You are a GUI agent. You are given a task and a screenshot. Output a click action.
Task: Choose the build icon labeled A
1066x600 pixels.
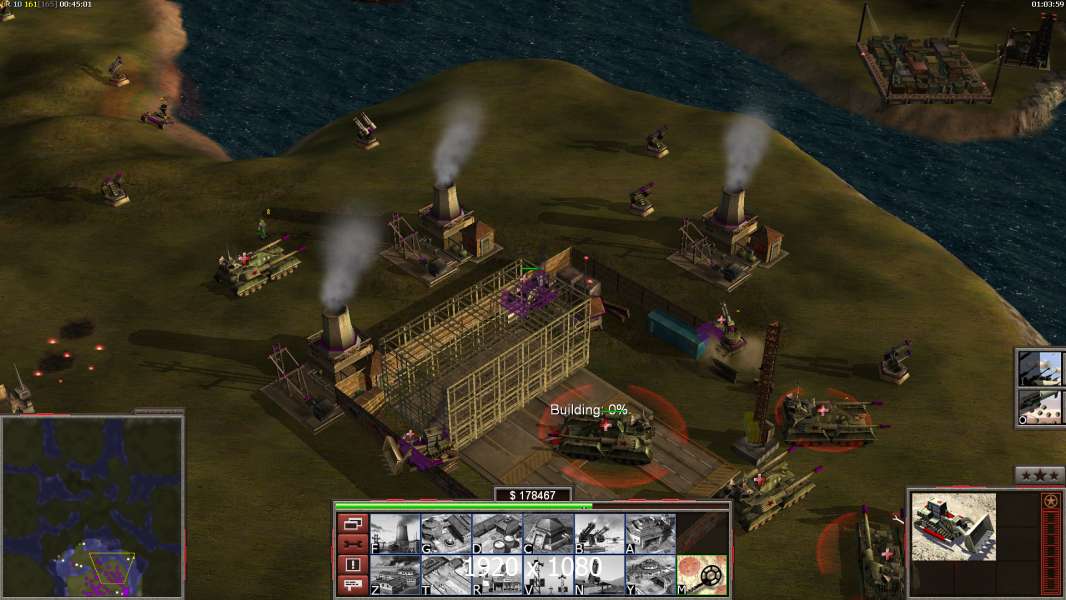click(x=650, y=534)
